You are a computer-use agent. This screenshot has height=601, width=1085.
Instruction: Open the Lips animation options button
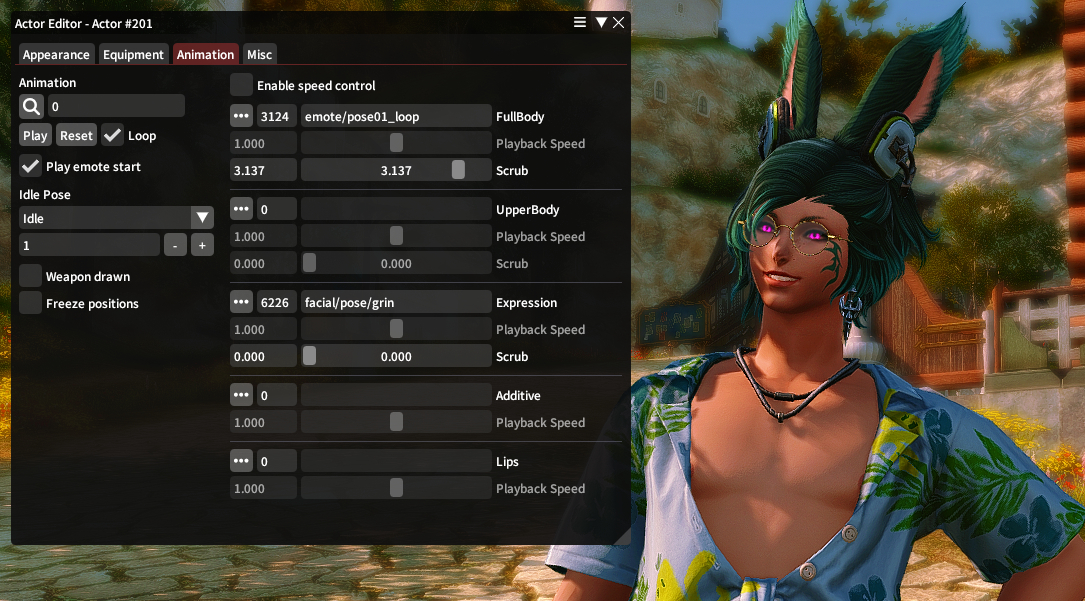tap(241, 462)
